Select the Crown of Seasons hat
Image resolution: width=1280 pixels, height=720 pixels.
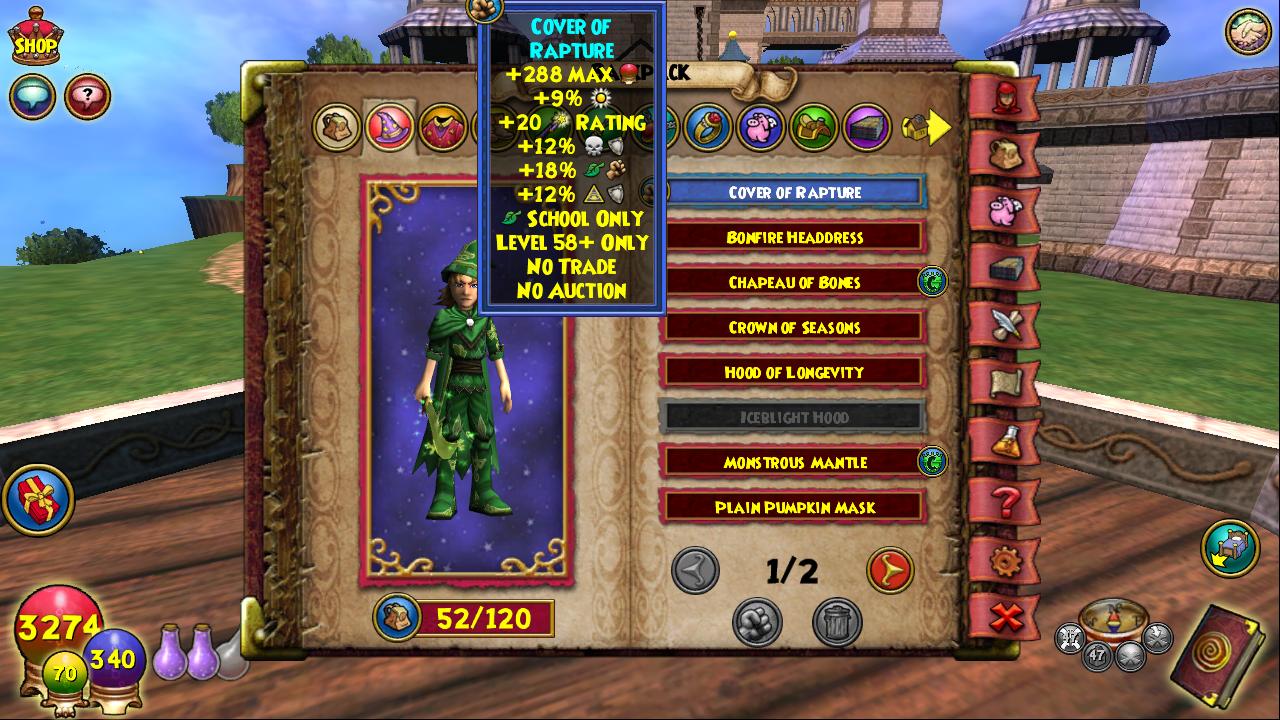(794, 327)
